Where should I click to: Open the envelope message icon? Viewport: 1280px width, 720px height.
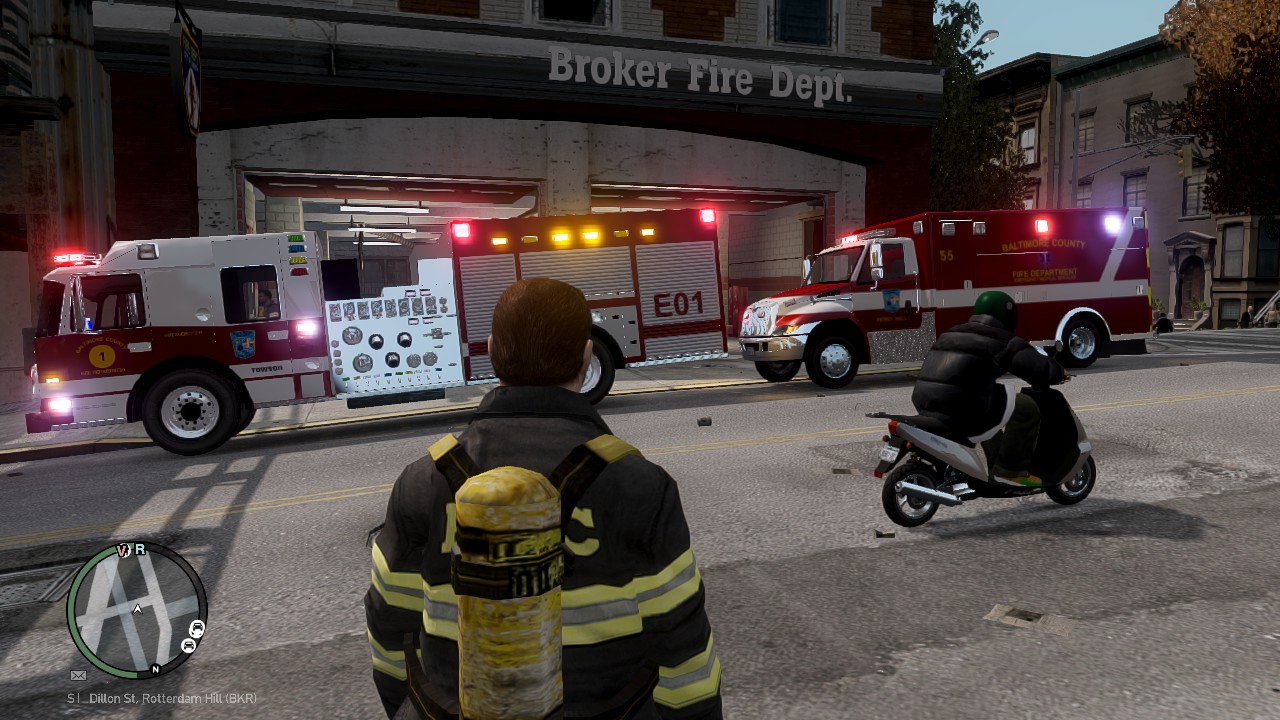pos(78,675)
